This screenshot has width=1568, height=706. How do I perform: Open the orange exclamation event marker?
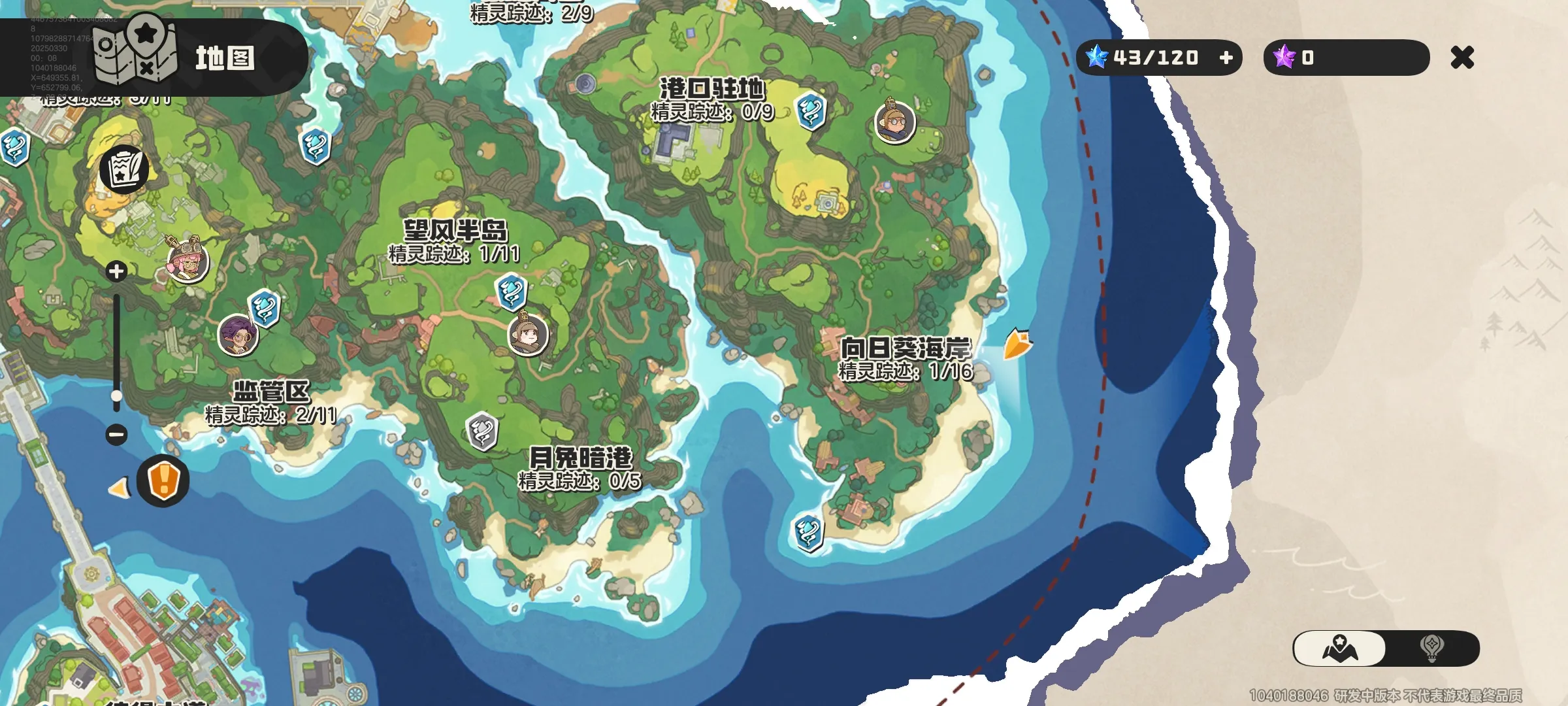tap(163, 479)
